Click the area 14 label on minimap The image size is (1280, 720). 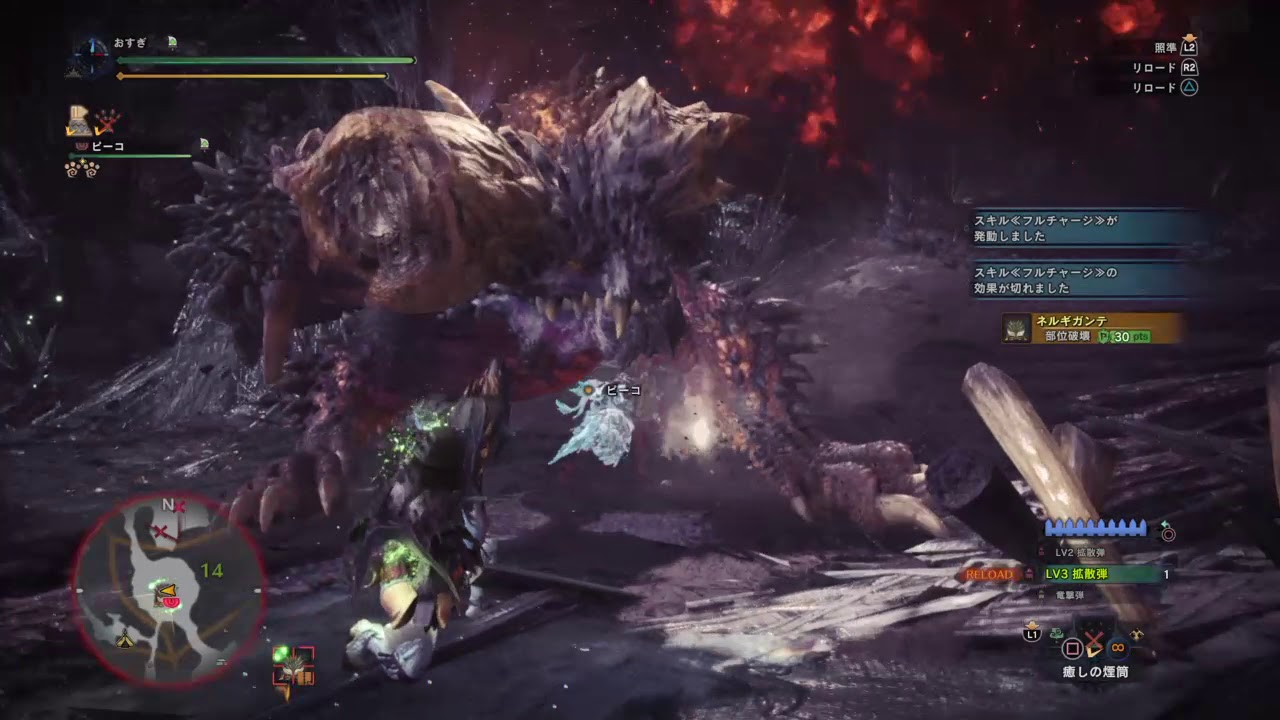(211, 571)
